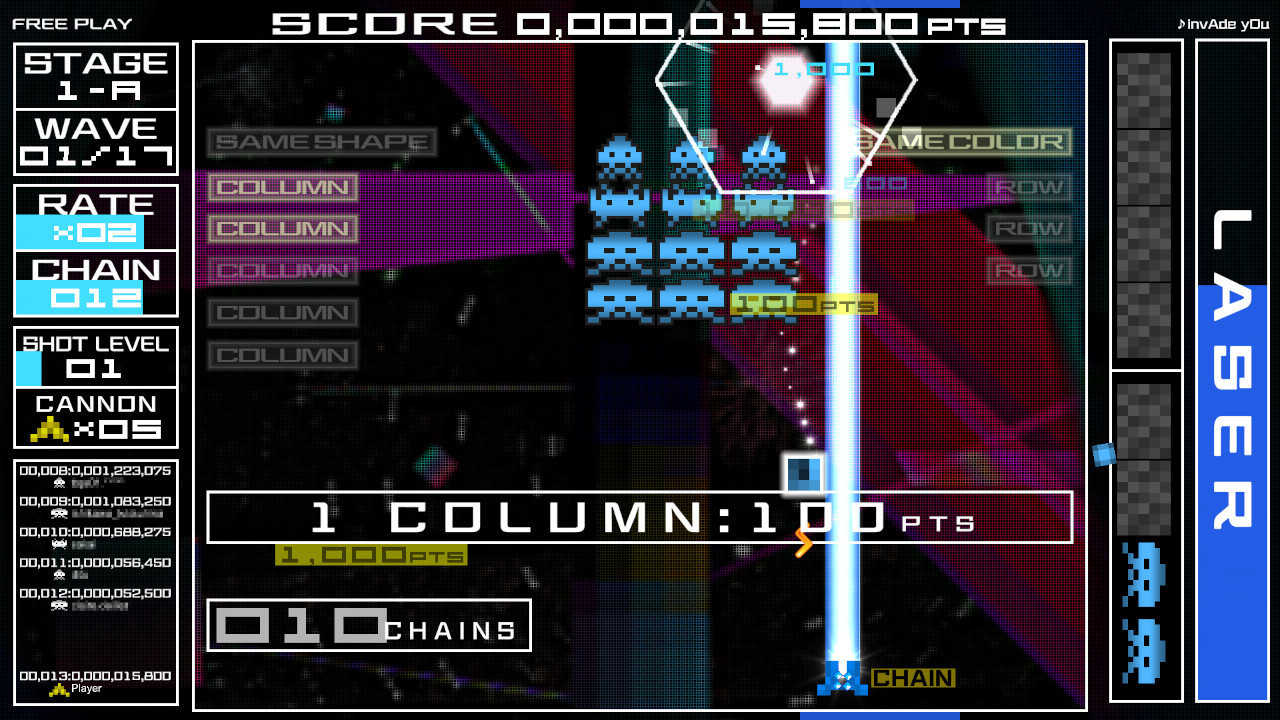Screen dimensions: 1280x720
Task: Enable the topmost ROW bonus indicator
Action: click(x=1031, y=186)
